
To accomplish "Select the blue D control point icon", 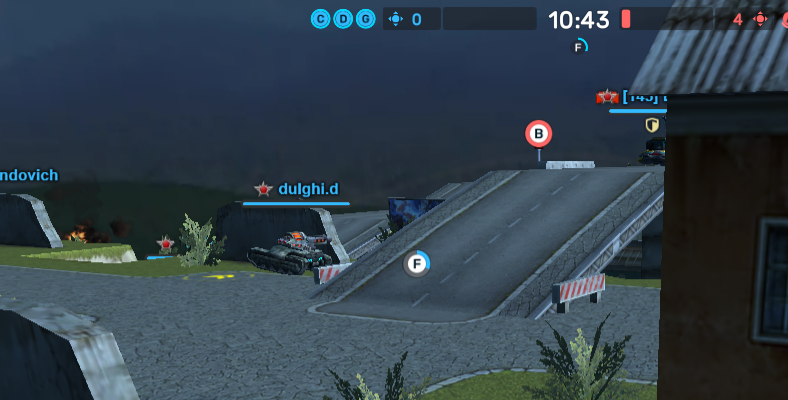I will [x=343, y=19].
